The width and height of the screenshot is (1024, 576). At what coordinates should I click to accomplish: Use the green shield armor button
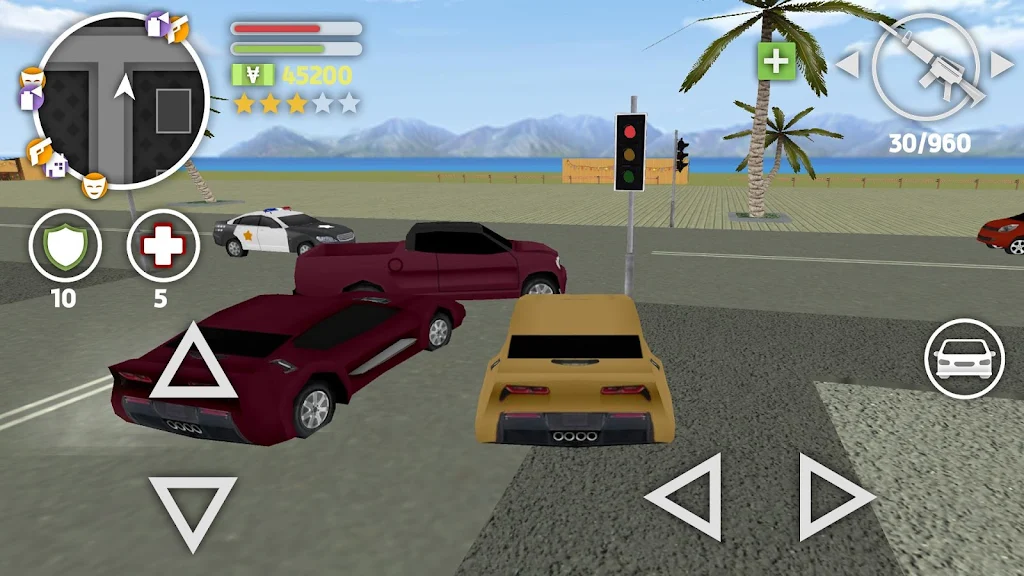65,247
